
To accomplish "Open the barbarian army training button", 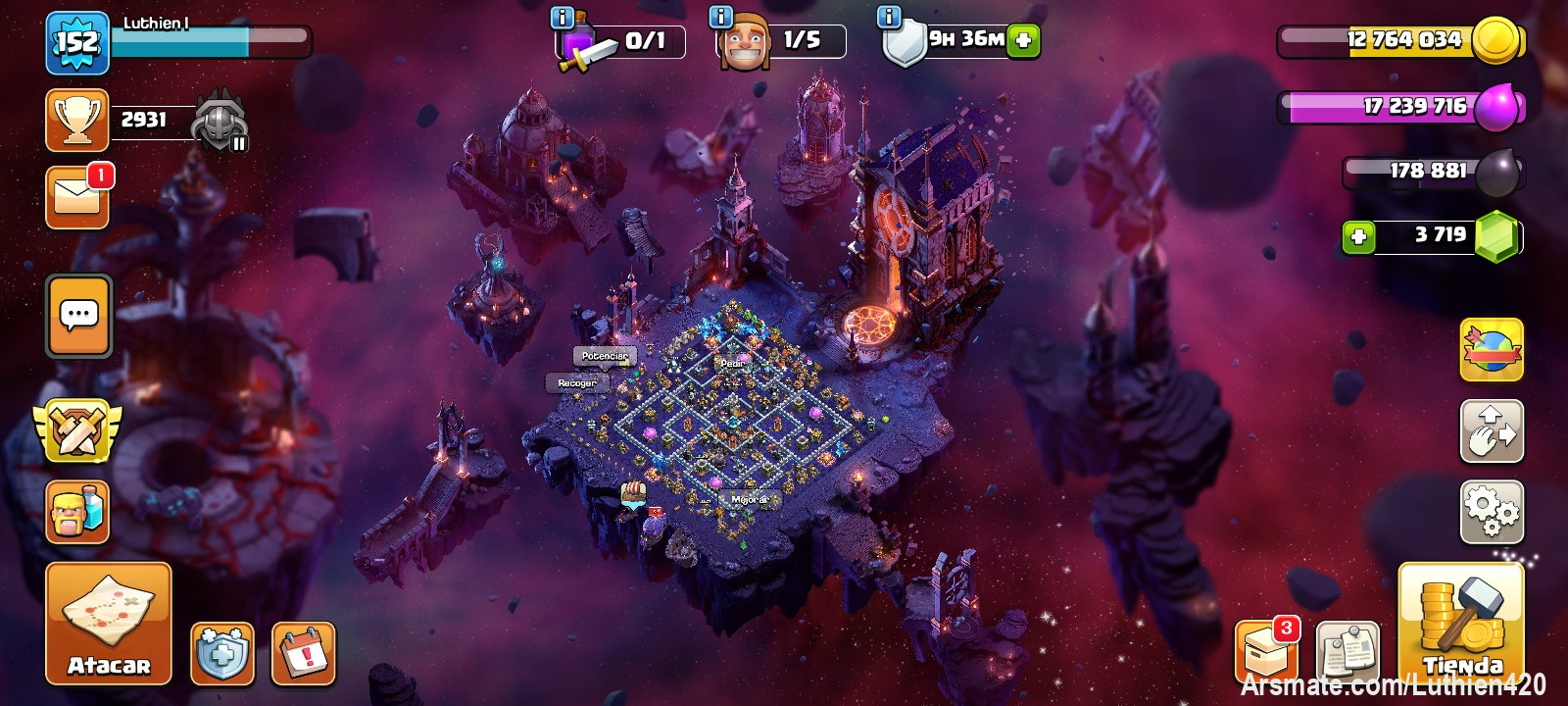I will 77,512.
